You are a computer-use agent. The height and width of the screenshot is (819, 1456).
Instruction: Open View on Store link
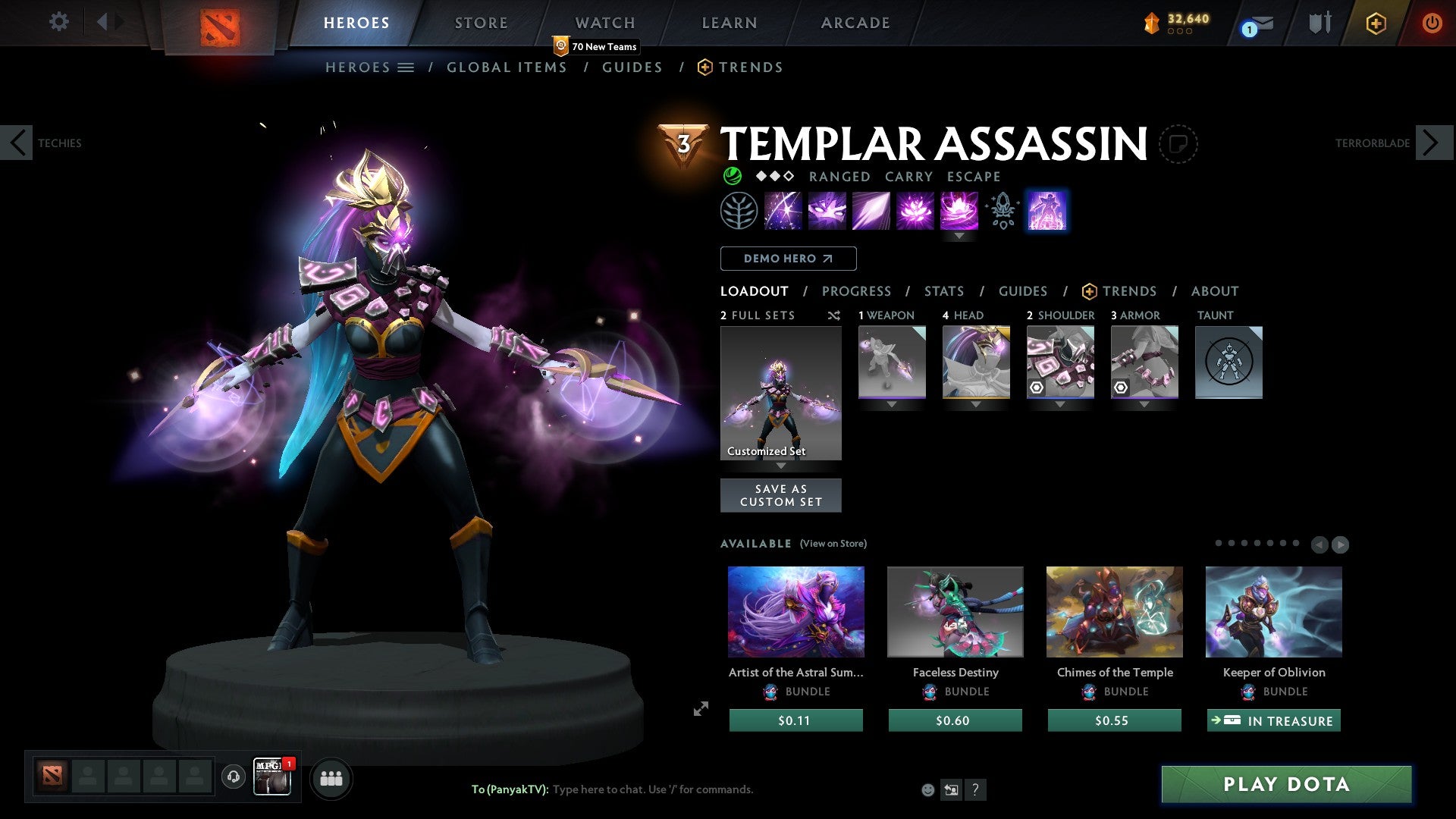click(x=833, y=544)
